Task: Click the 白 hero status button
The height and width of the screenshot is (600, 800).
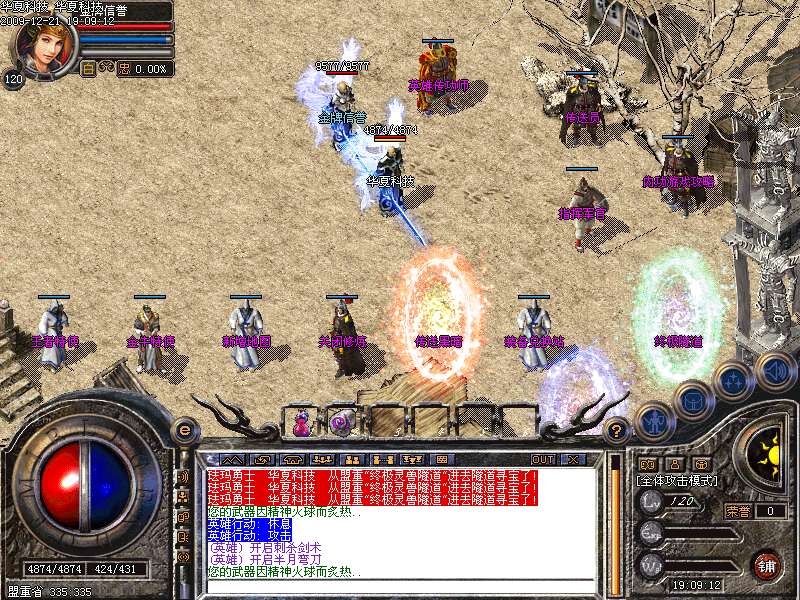Action: point(88,69)
